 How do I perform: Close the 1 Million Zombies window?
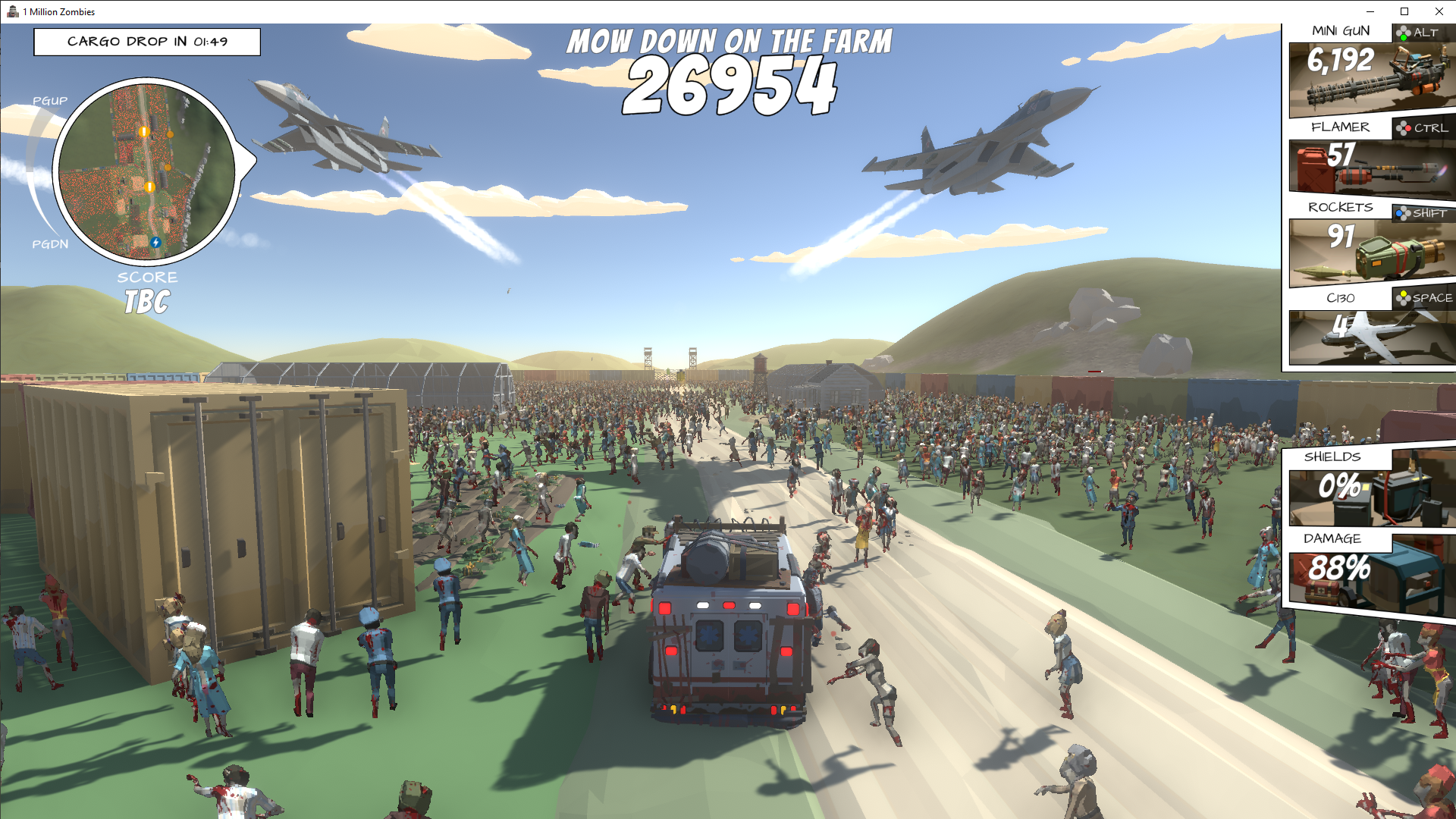click(x=1439, y=11)
